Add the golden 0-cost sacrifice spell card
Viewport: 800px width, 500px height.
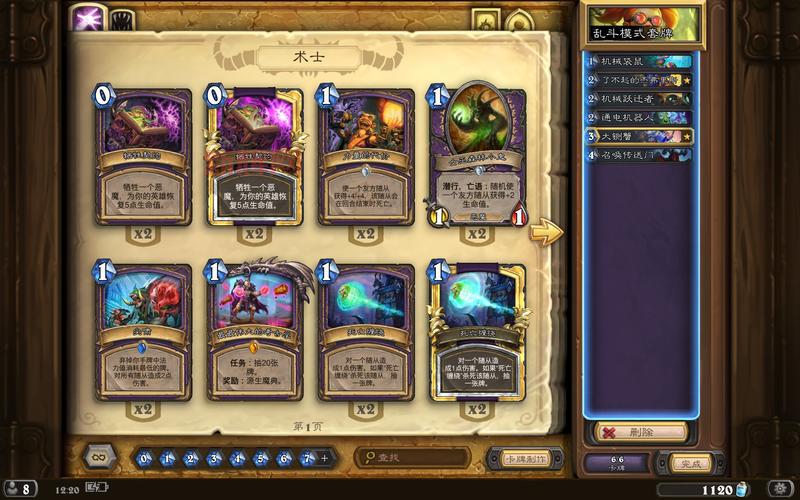pos(254,160)
